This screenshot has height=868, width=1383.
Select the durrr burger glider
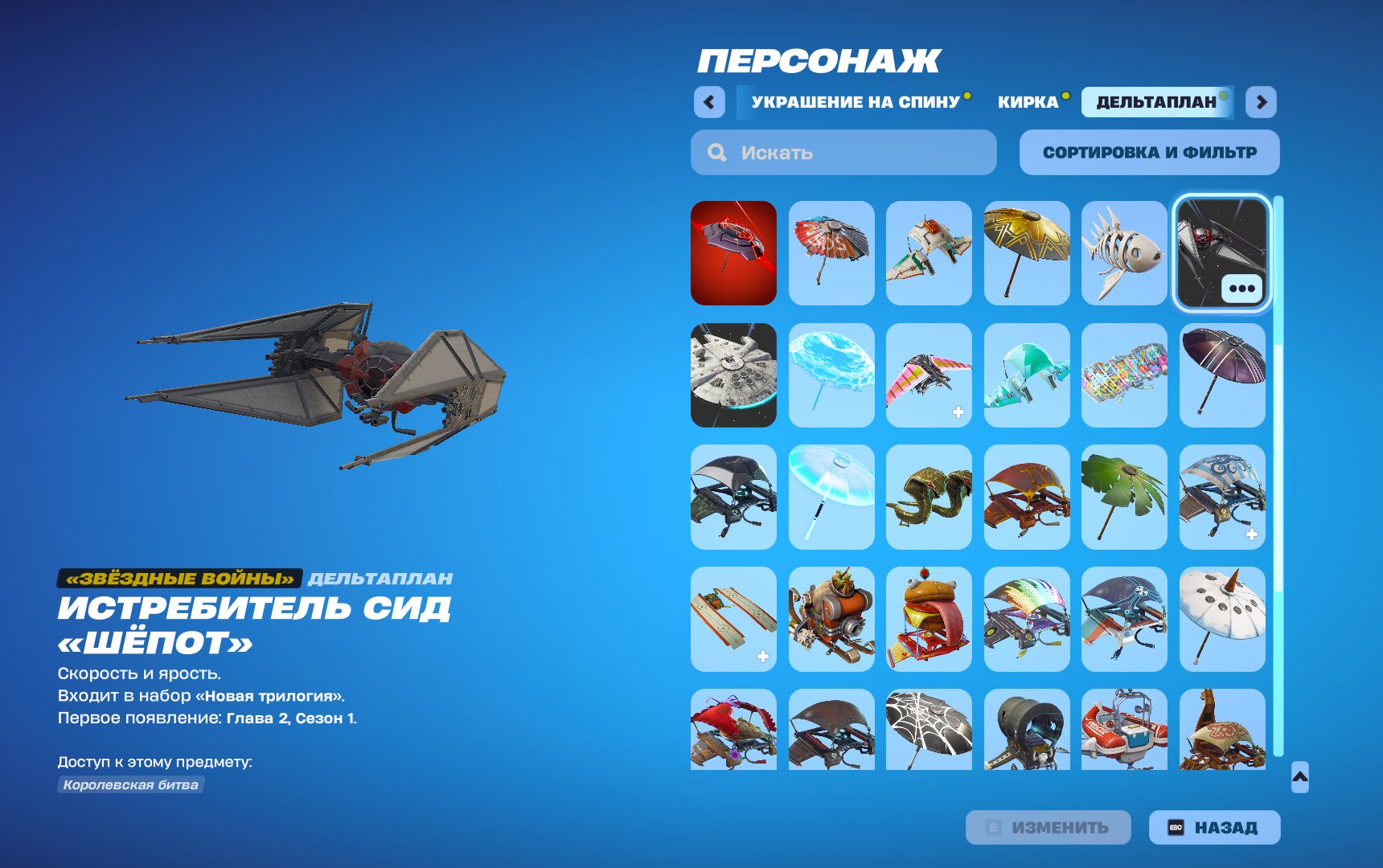[929, 617]
